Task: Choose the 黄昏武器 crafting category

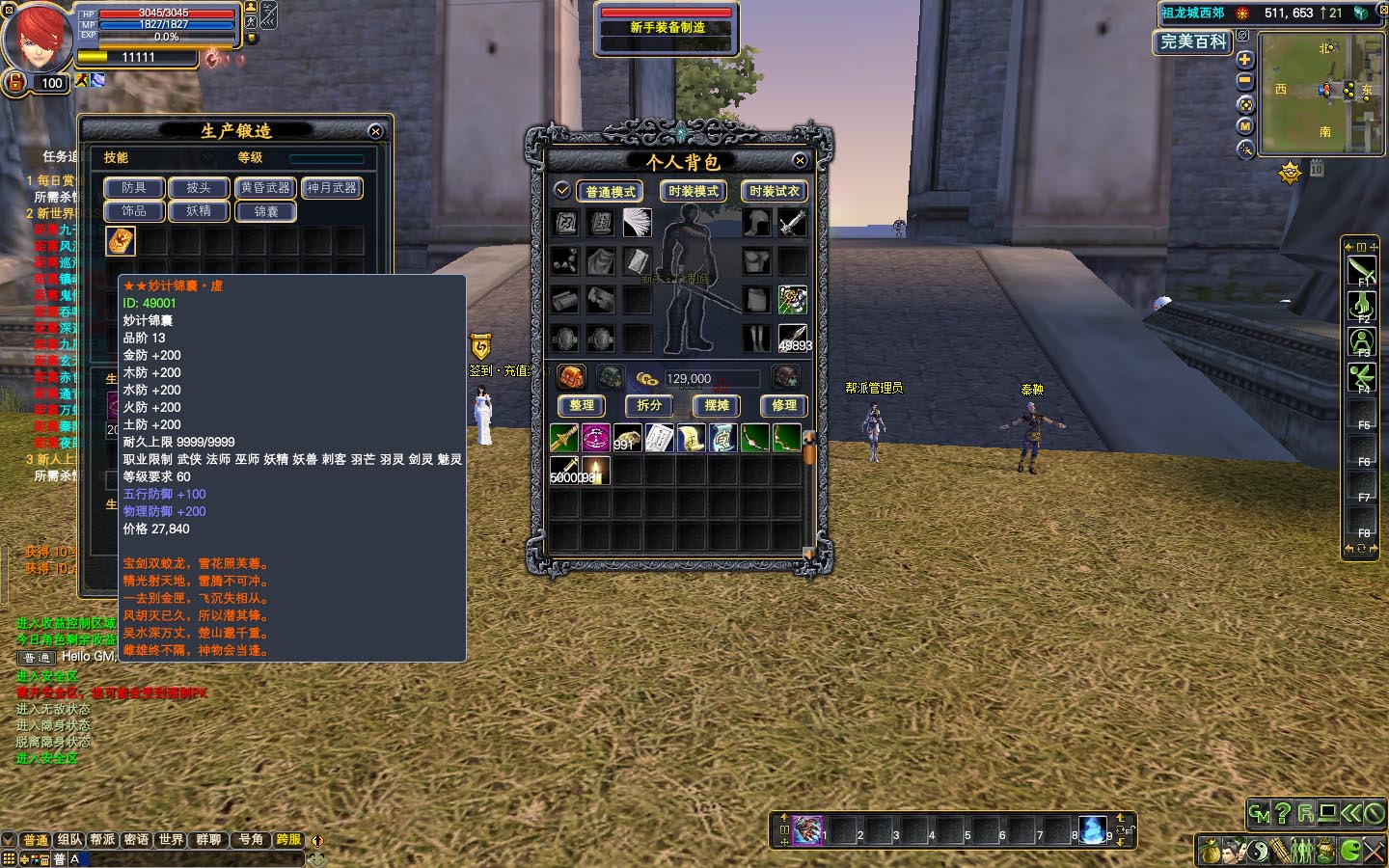Action: click(x=265, y=188)
